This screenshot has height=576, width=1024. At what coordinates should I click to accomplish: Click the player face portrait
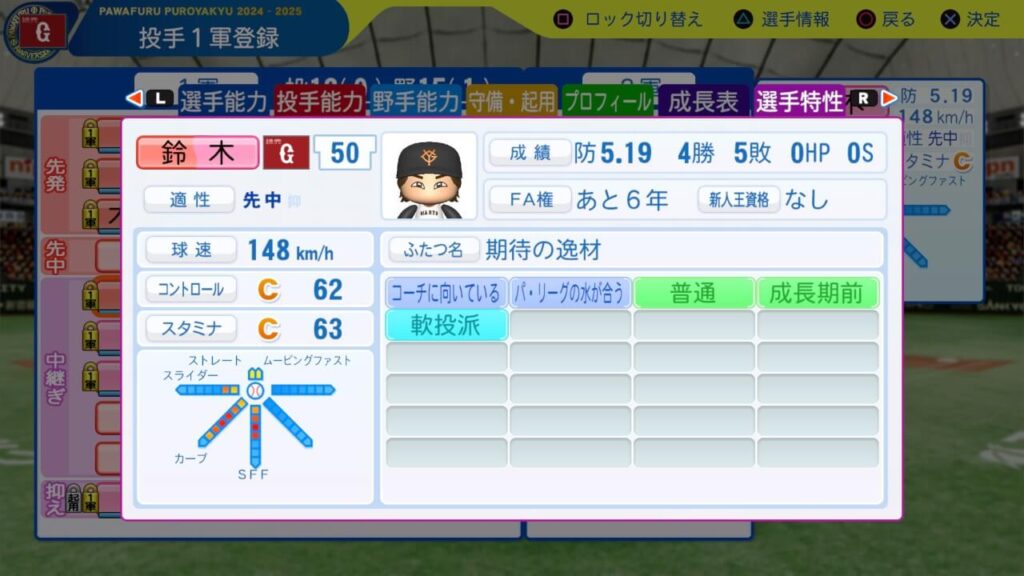point(429,177)
